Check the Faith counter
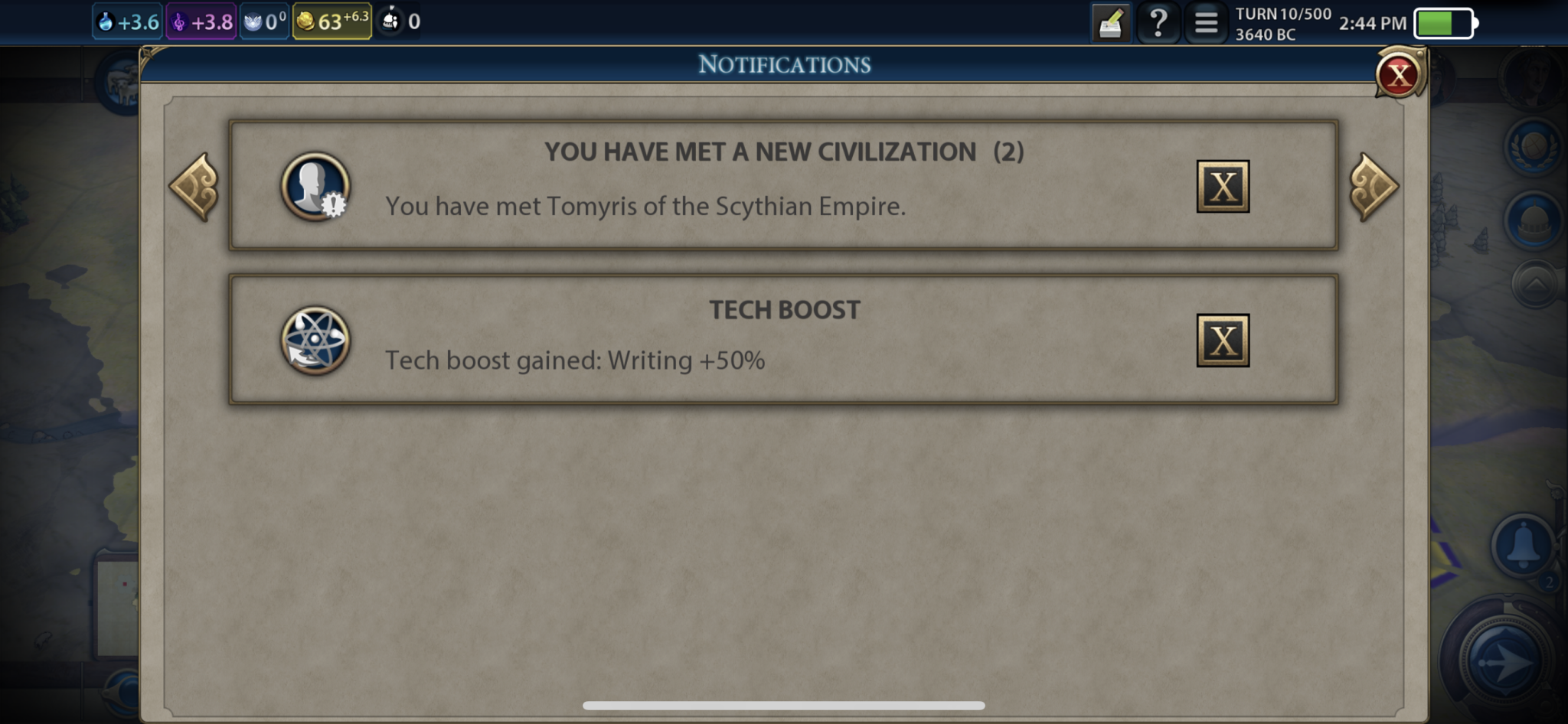 (x=263, y=21)
